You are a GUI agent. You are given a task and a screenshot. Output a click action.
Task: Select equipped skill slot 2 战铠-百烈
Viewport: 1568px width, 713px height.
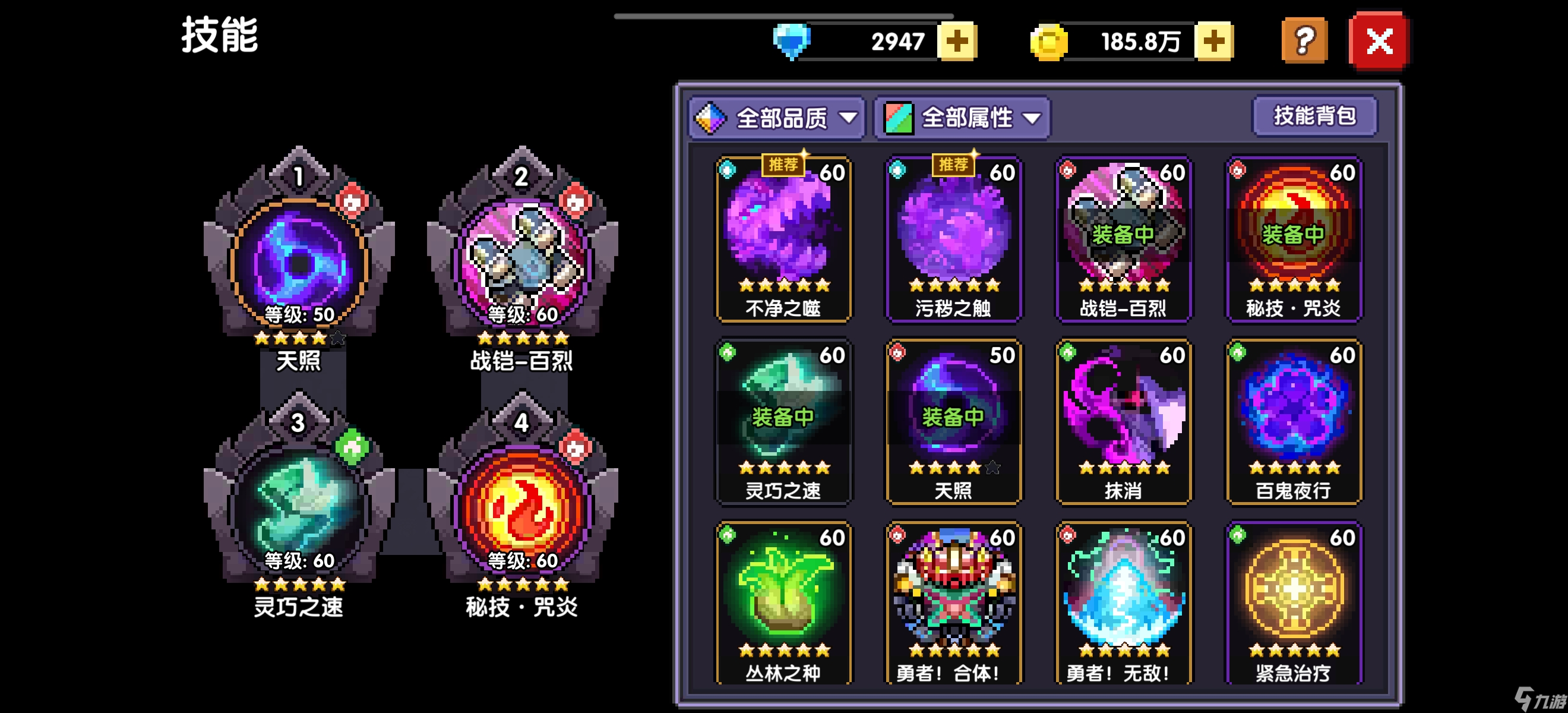tap(520, 262)
